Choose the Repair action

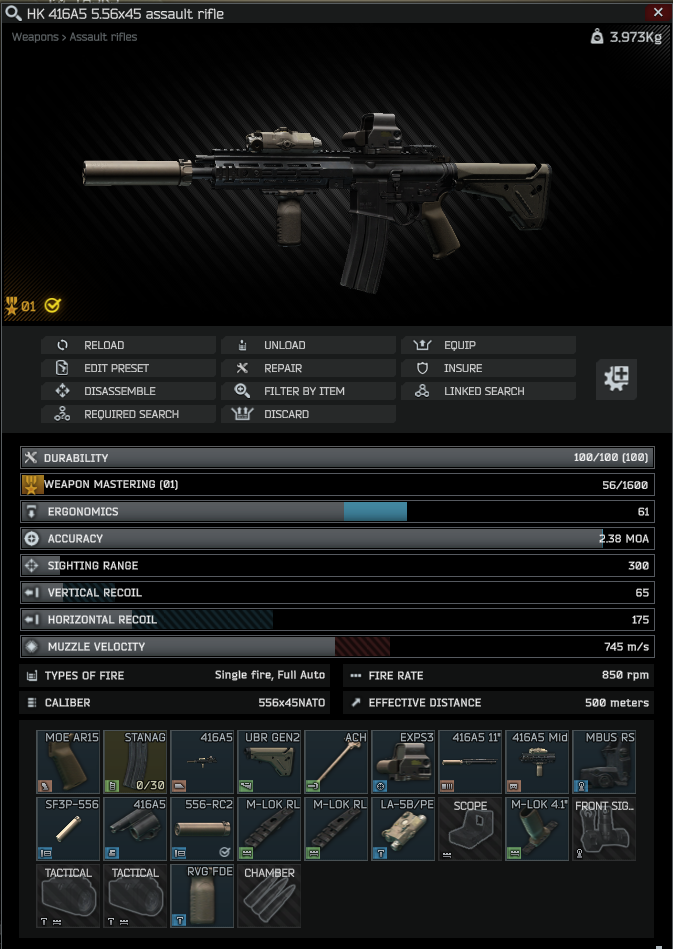point(308,368)
